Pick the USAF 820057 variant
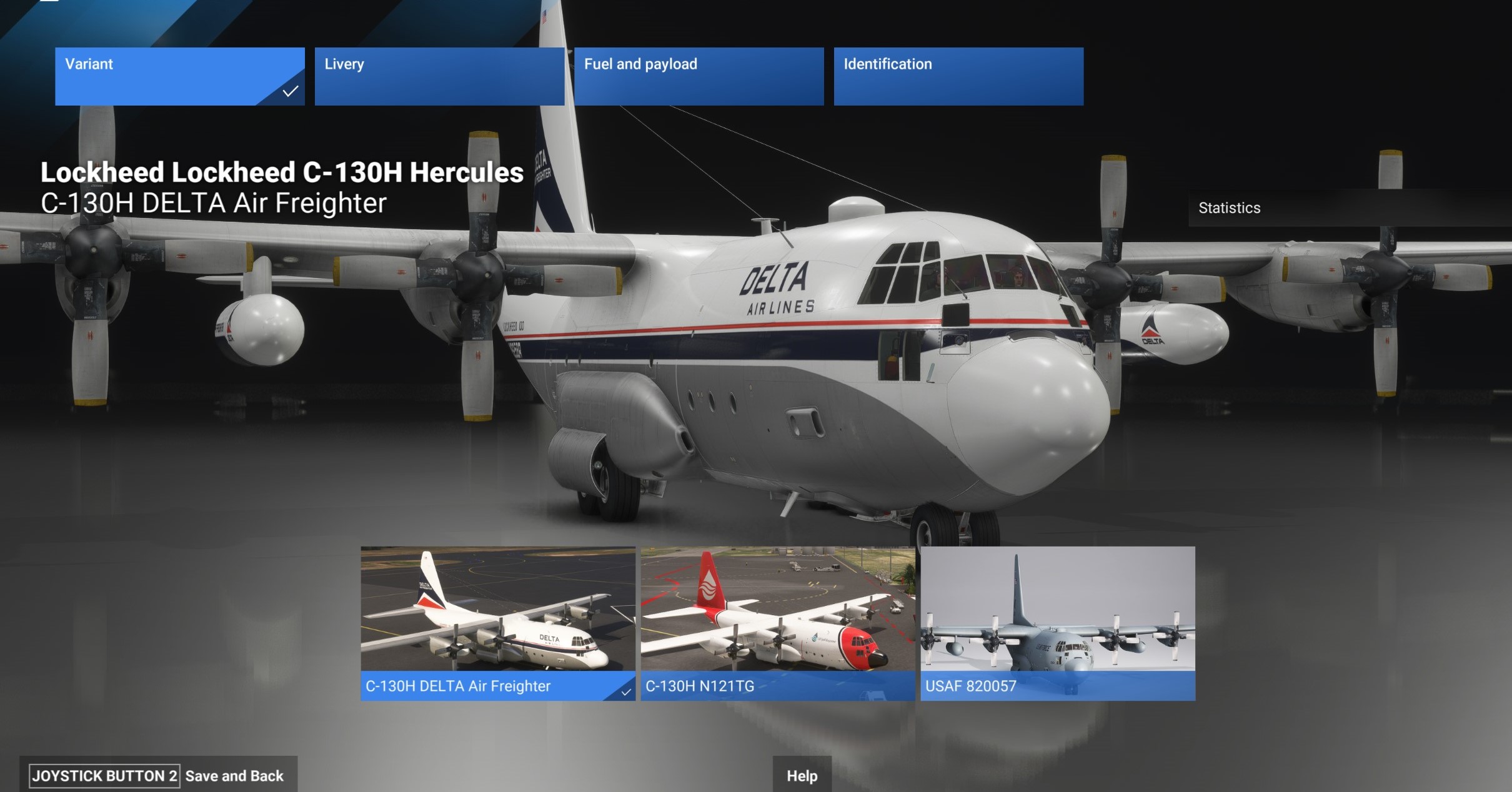1512x792 pixels. point(1057,623)
